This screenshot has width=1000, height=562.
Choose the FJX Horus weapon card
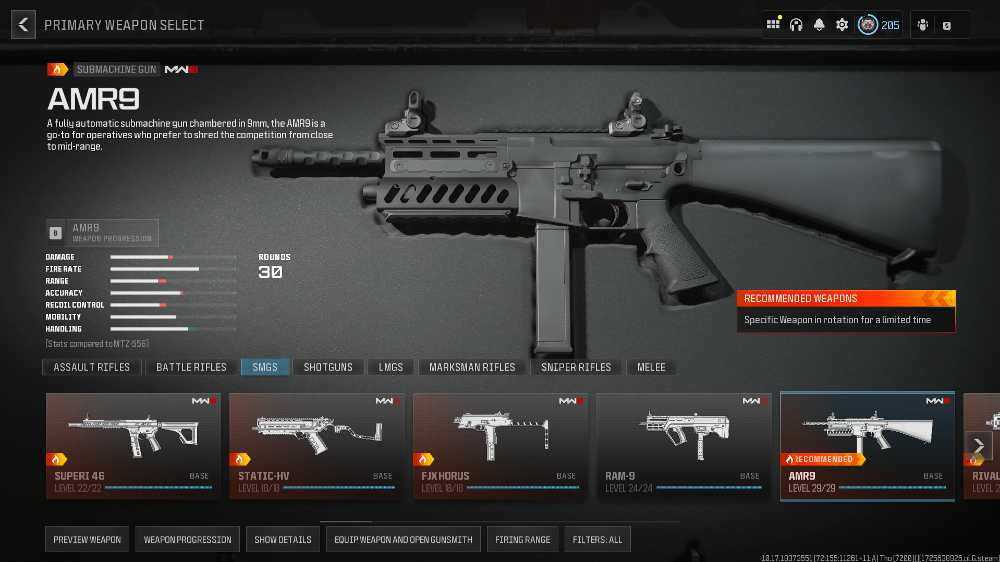click(x=500, y=445)
